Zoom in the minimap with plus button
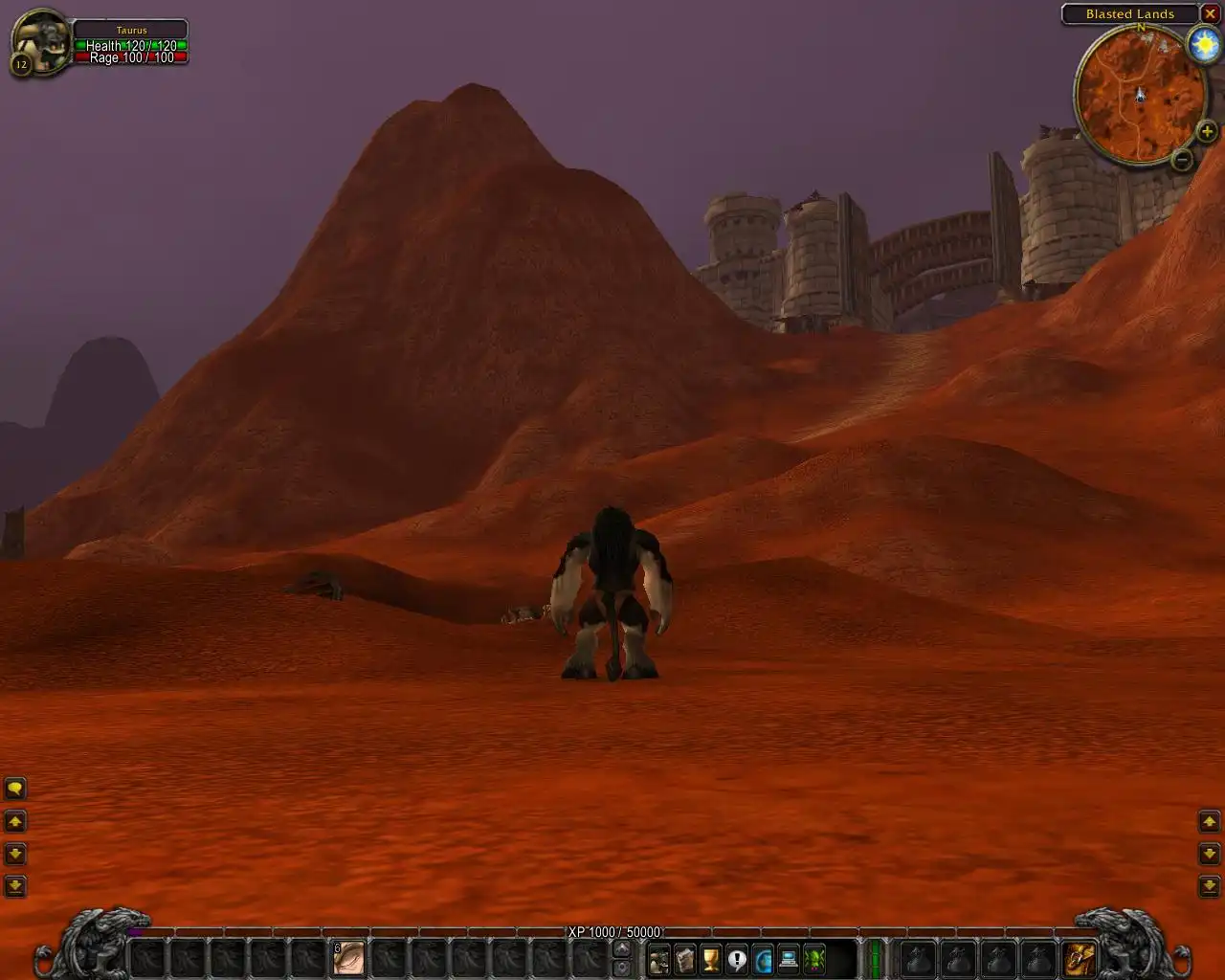 coord(1207,132)
